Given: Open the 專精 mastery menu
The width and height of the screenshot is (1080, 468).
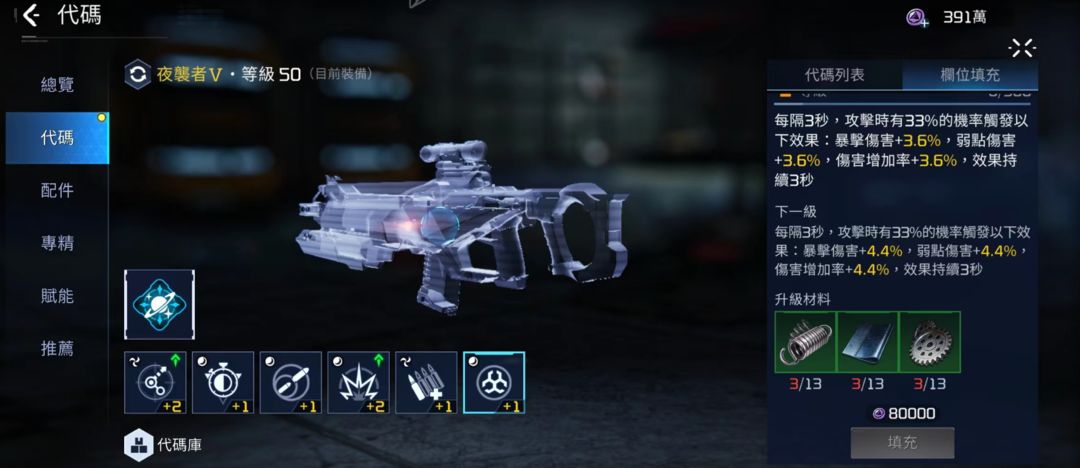Looking at the screenshot, I should coord(57,243).
